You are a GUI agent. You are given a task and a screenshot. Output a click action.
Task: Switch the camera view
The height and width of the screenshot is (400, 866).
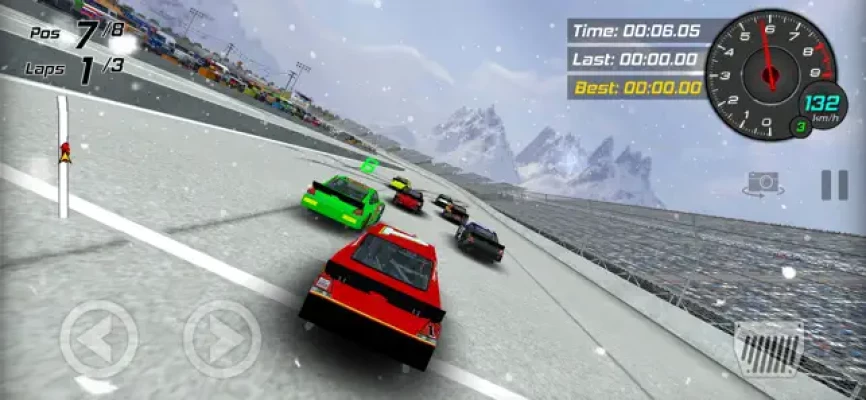763,183
